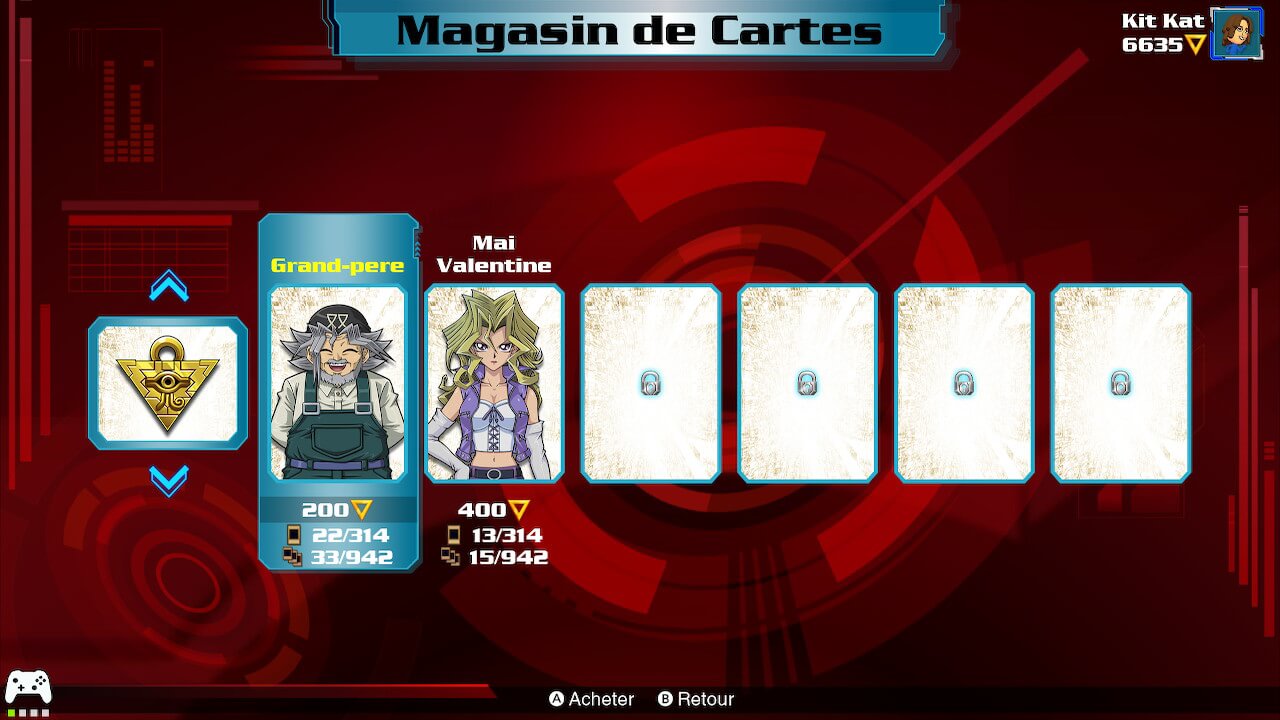1280x720 pixels.
Task: Choose the Mai Valentine card pack
Action: coord(494,383)
